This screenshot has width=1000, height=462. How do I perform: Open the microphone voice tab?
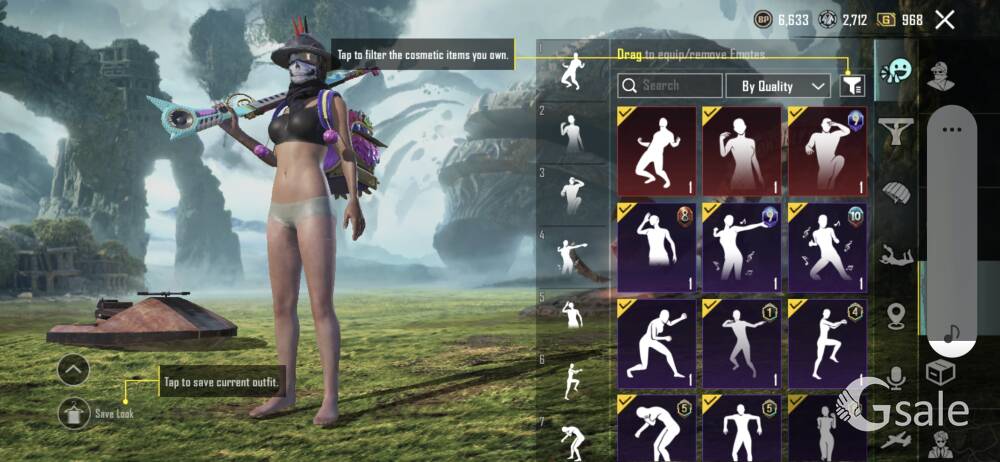[897, 377]
